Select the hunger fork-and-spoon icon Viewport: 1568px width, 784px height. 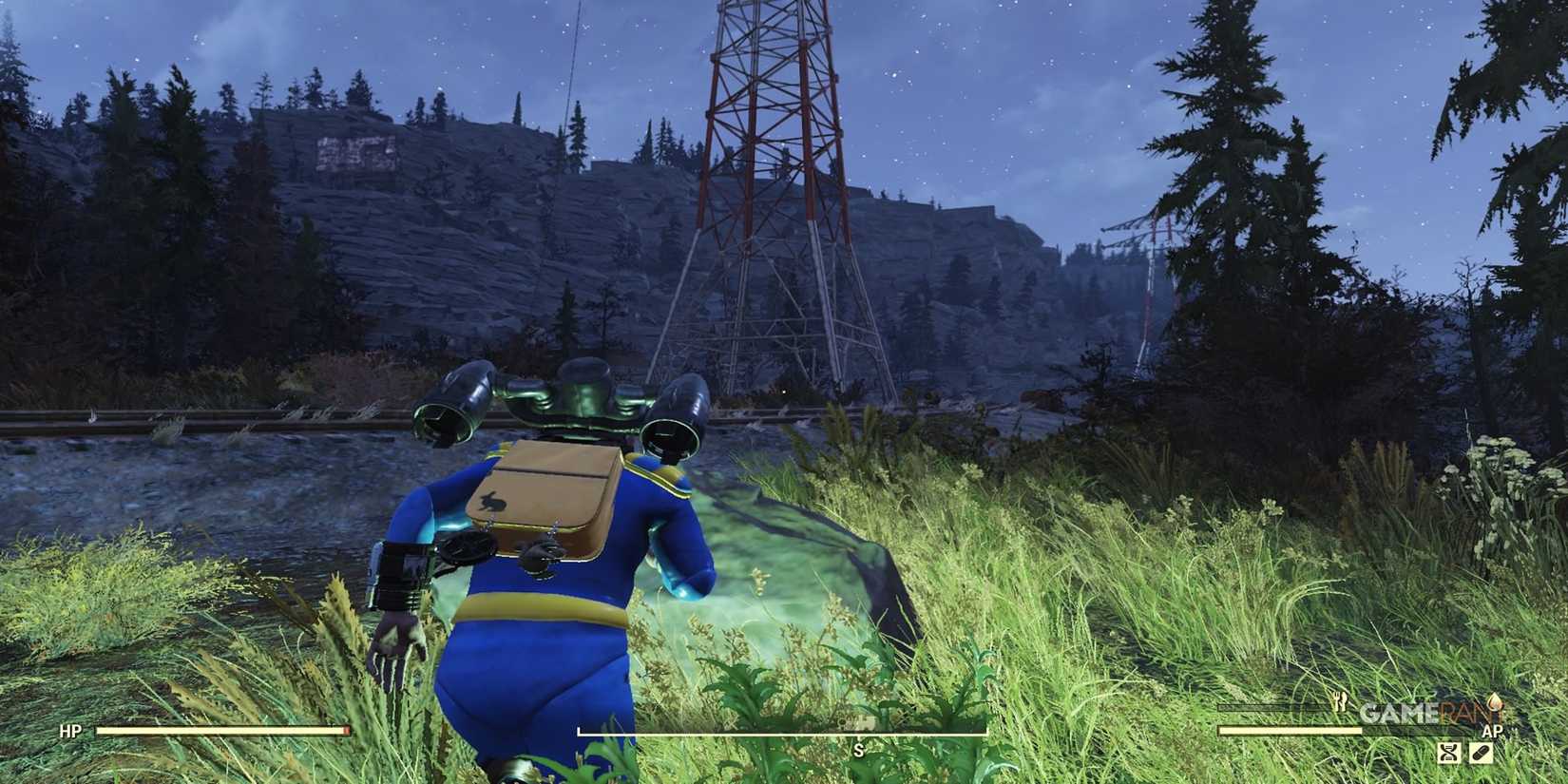point(1338,701)
